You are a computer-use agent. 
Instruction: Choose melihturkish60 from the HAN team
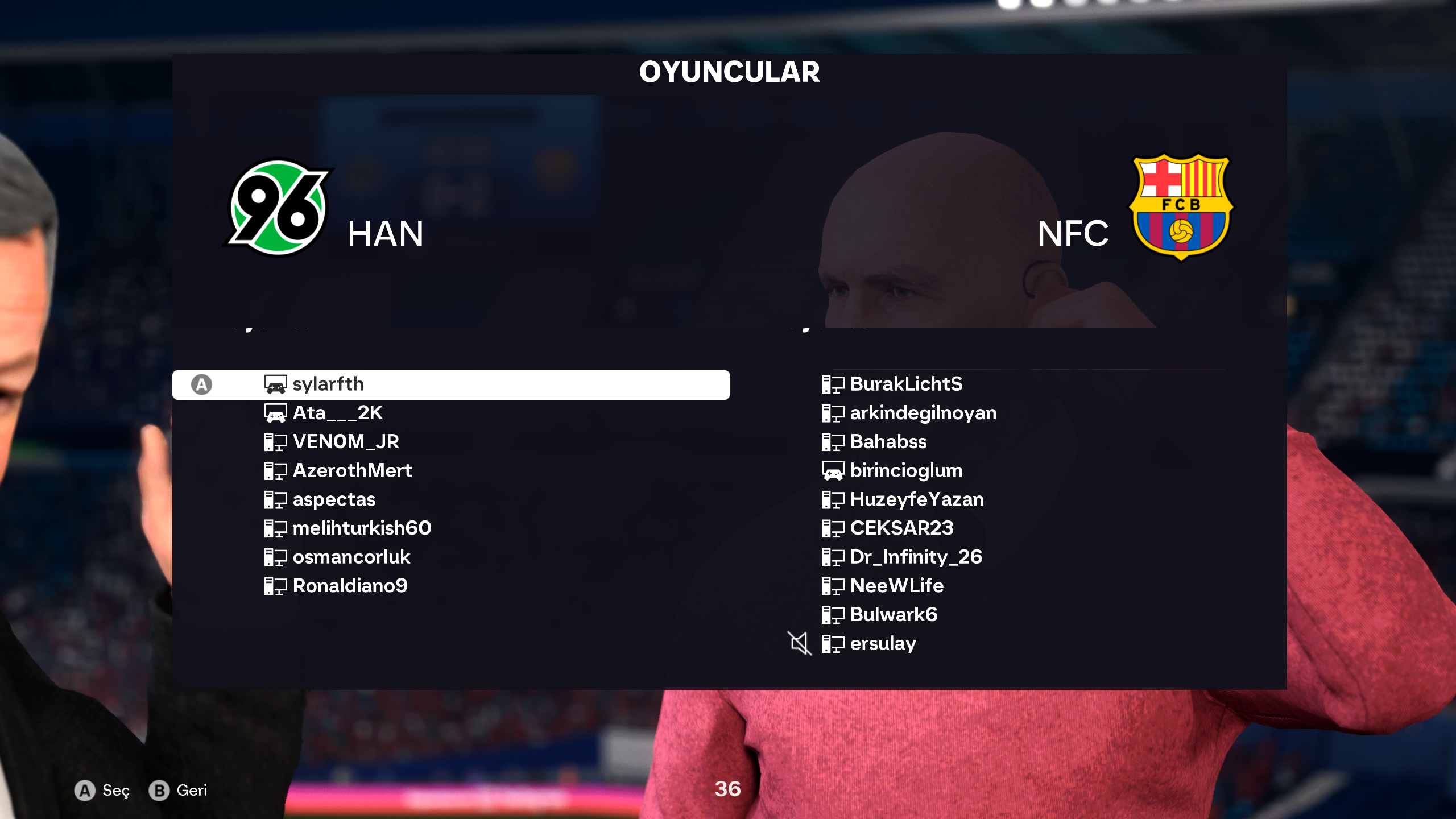pyautogui.click(x=362, y=528)
